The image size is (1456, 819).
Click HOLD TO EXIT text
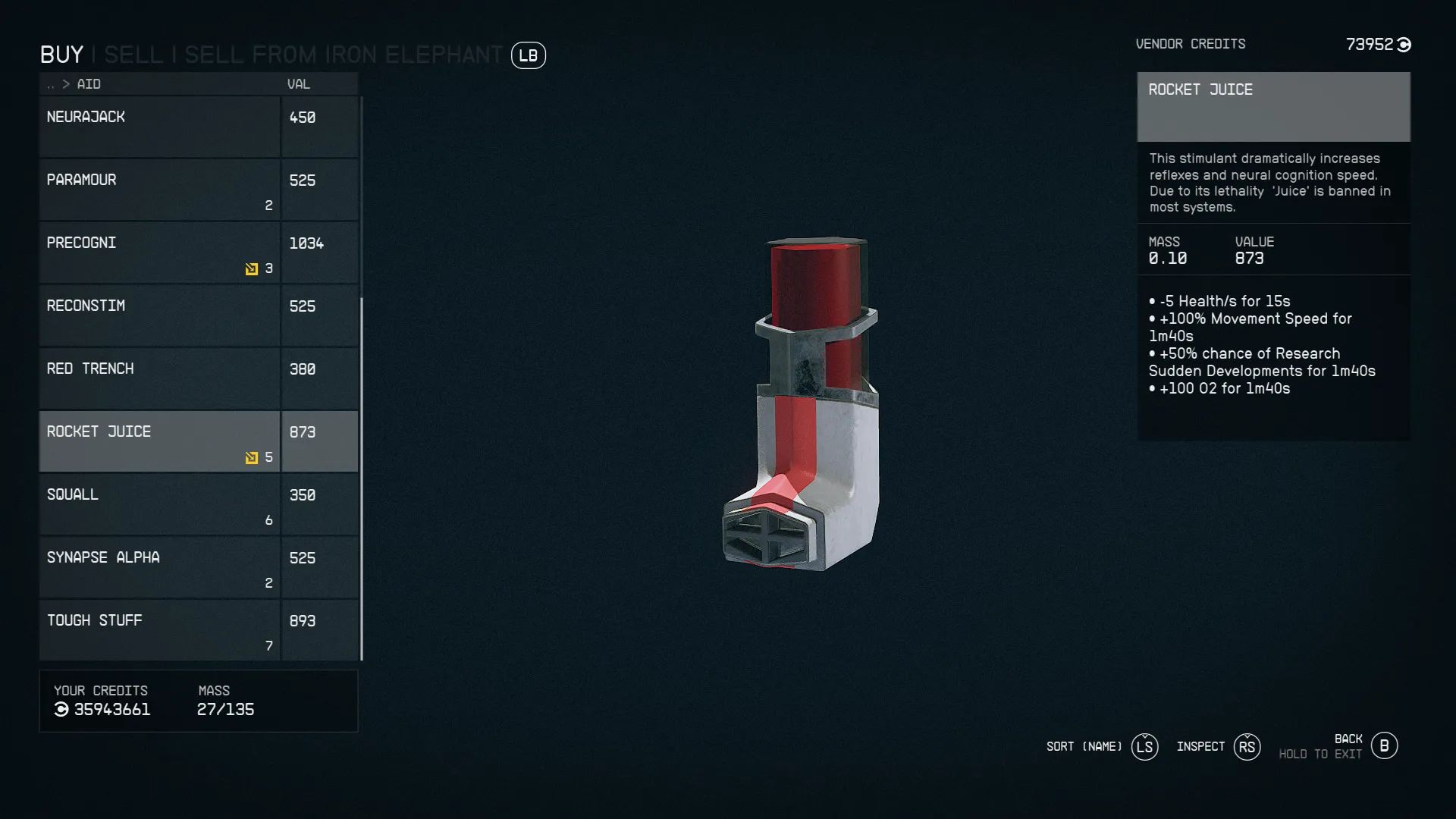coord(1321,754)
